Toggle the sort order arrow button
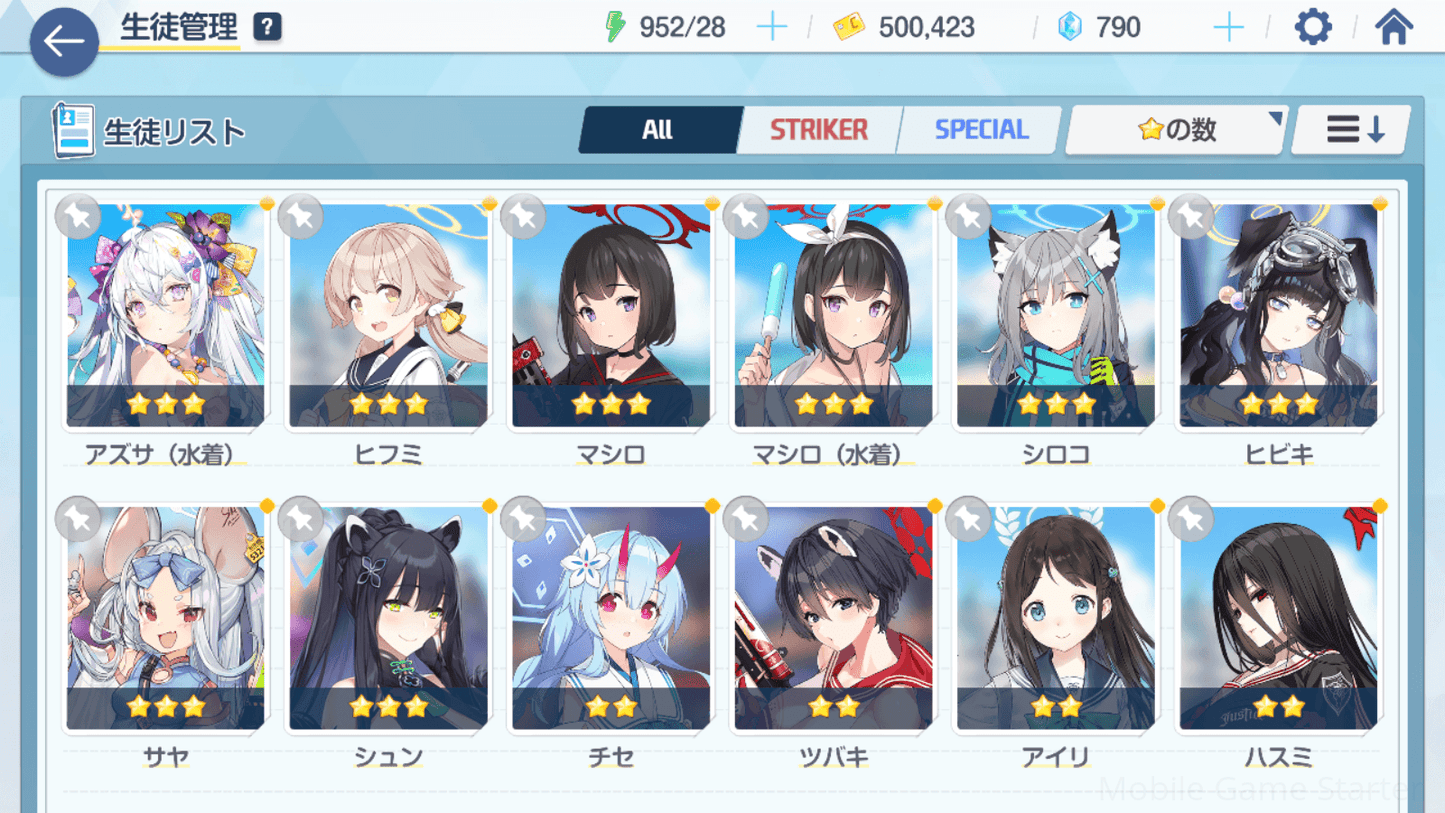Image resolution: width=1445 pixels, height=813 pixels. (x=1352, y=130)
